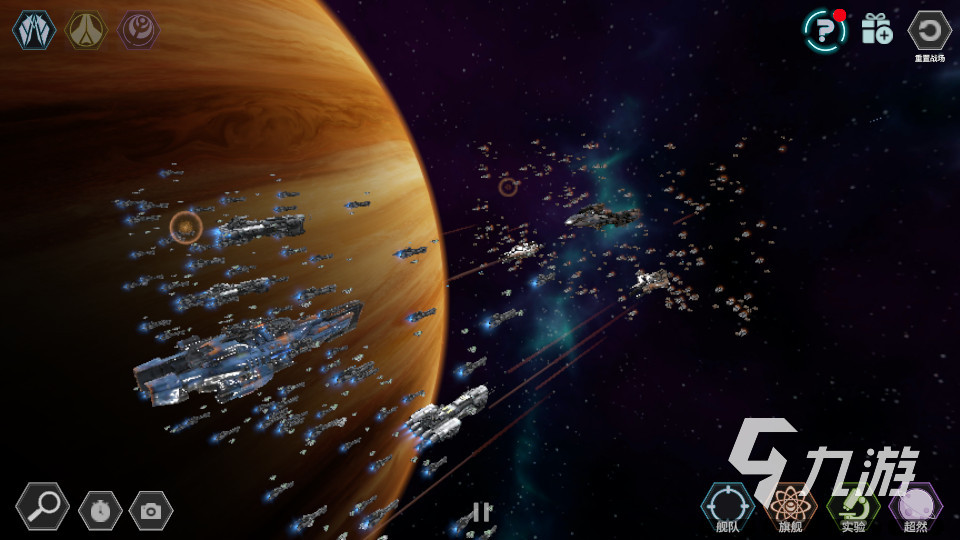Select the purple spiral faction emblem
The height and width of the screenshot is (540, 960).
point(139,30)
